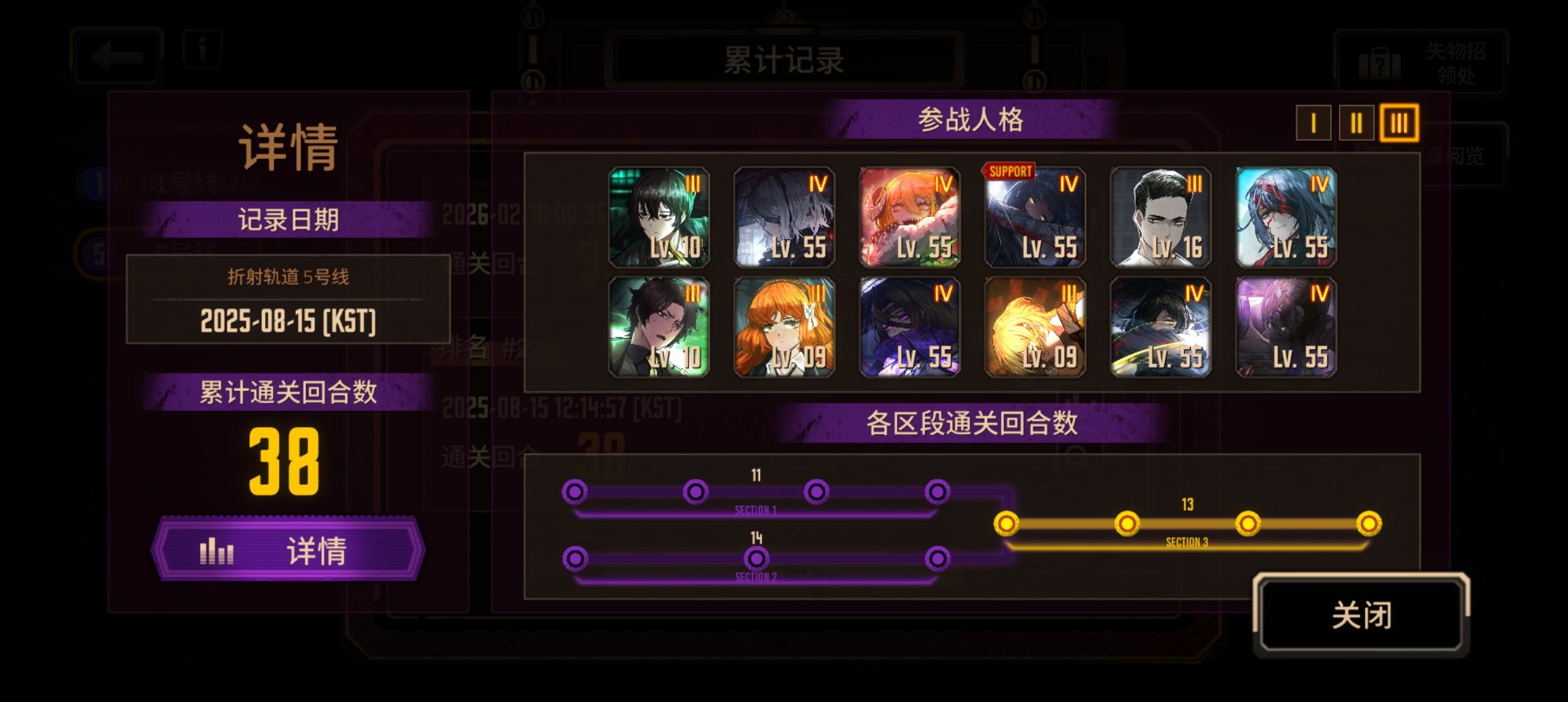Click the bar-chart icon inside the 详情 button
The height and width of the screenshot is (702, 1568).
coord(217,551)
